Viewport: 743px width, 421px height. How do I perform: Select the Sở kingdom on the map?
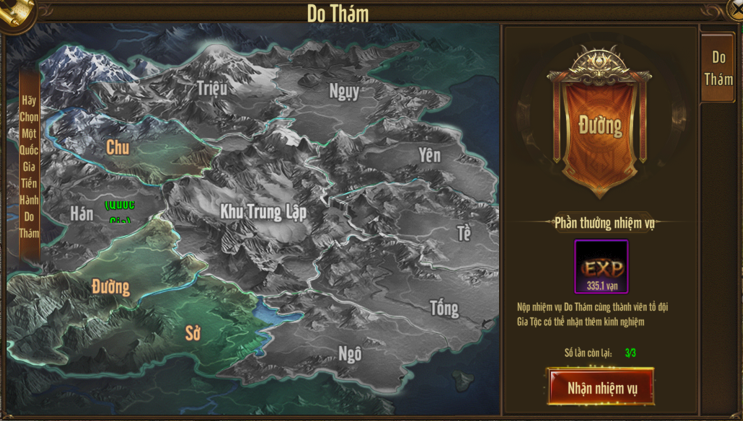(x=193, y=333)
